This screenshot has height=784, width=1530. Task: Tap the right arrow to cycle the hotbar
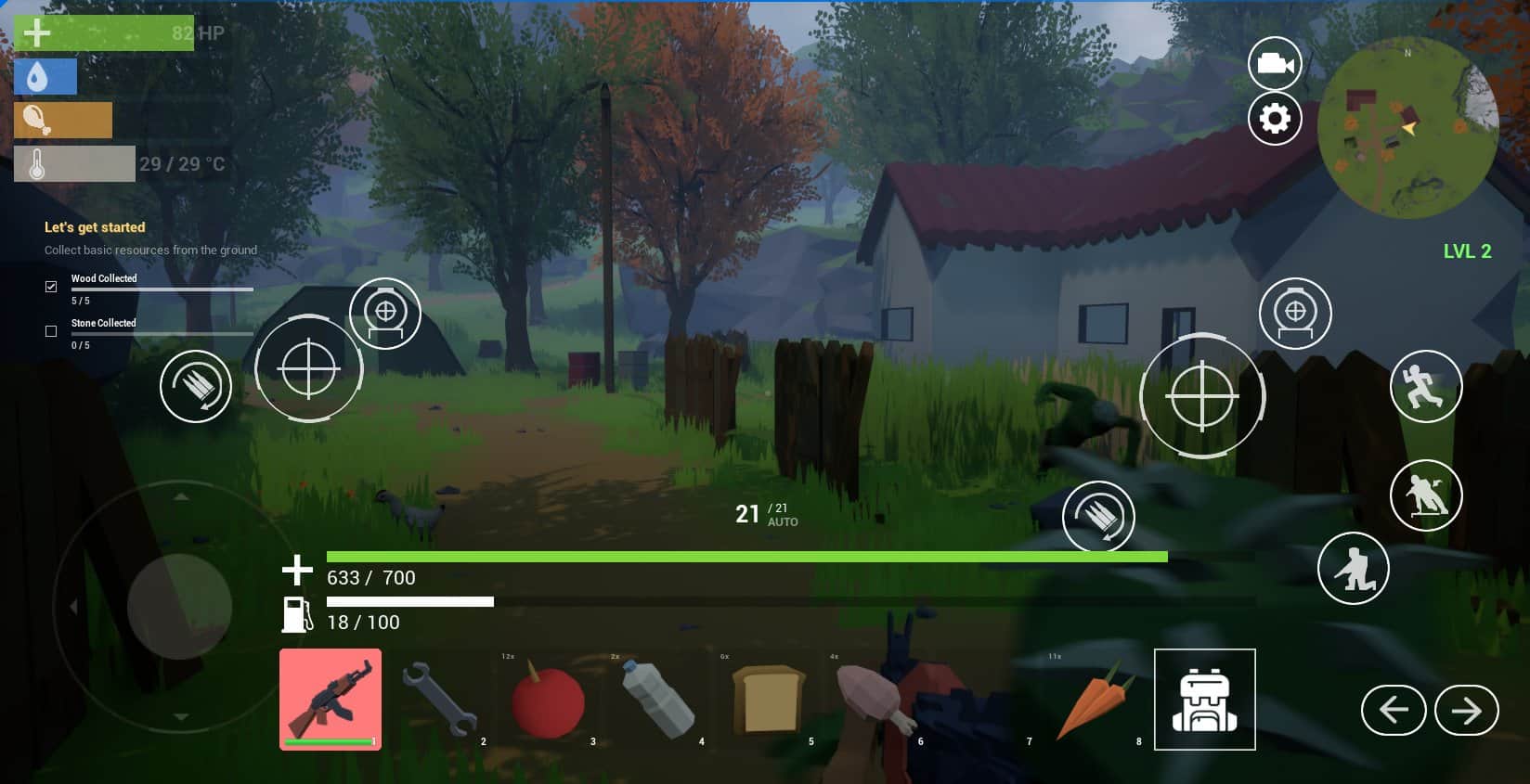pos(1467,710)
